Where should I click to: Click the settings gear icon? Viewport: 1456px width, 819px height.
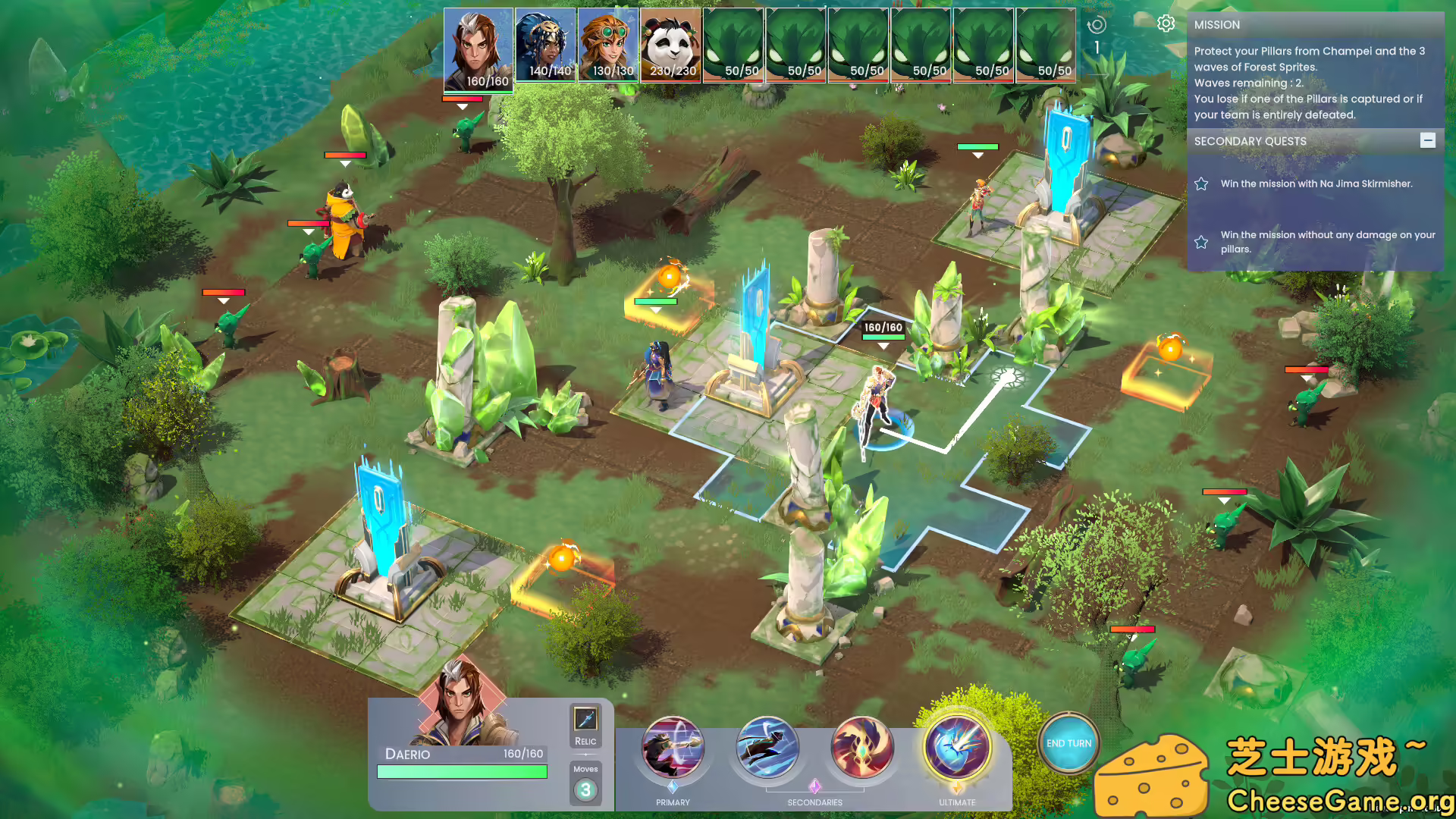(1166, 24)
